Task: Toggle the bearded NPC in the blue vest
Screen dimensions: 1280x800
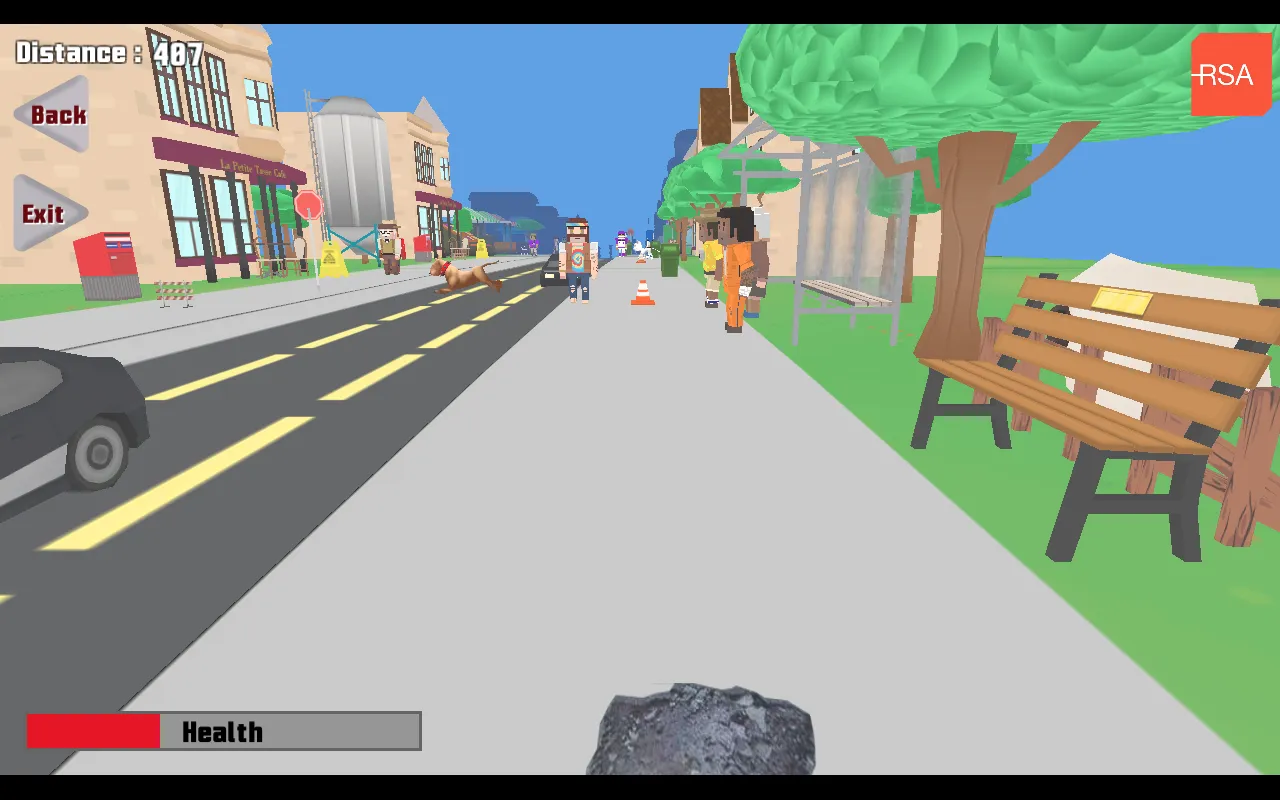Action: click(577, 255)
